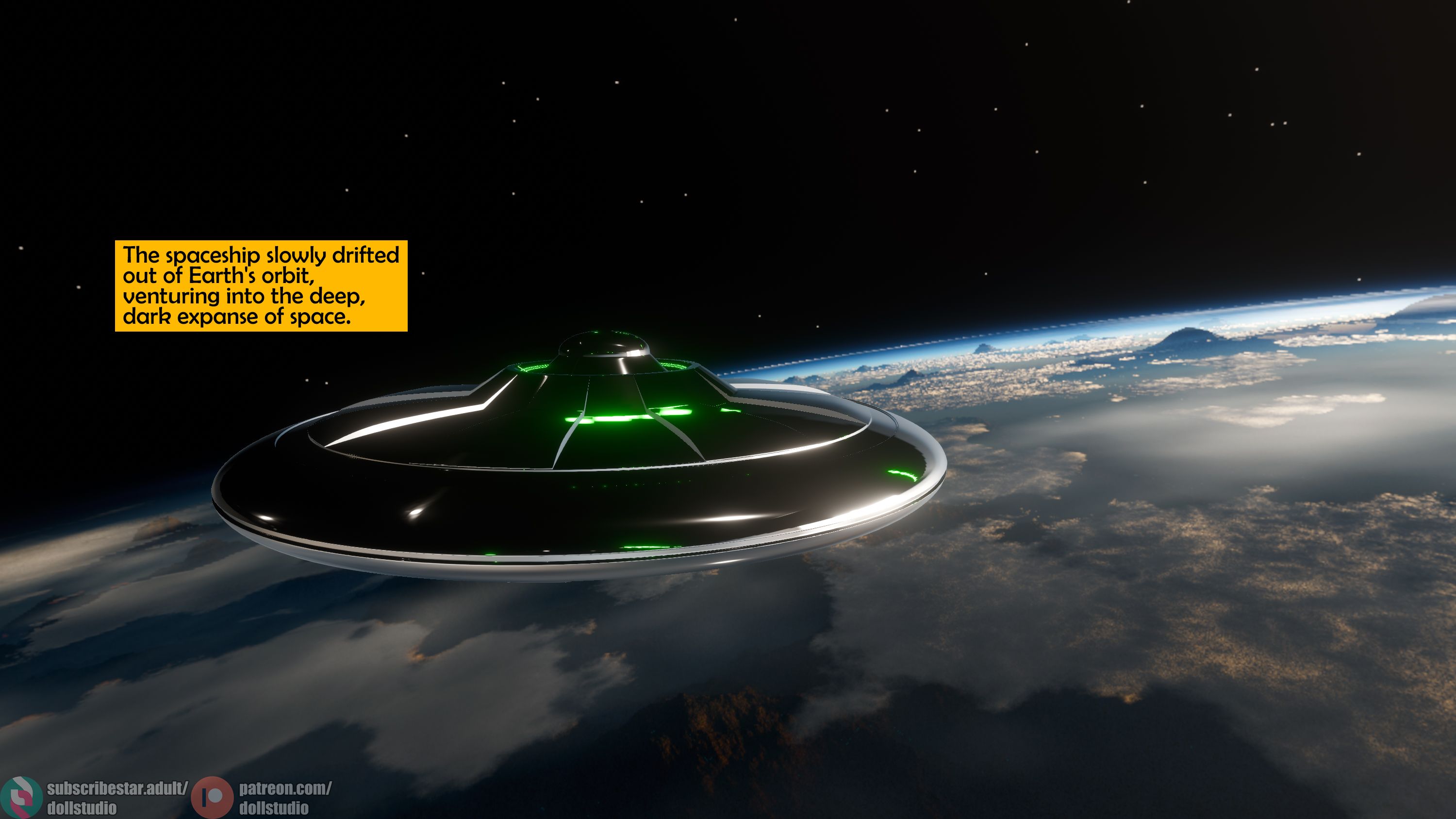Open the subscribestar.adult/dollstudio link

116,797
